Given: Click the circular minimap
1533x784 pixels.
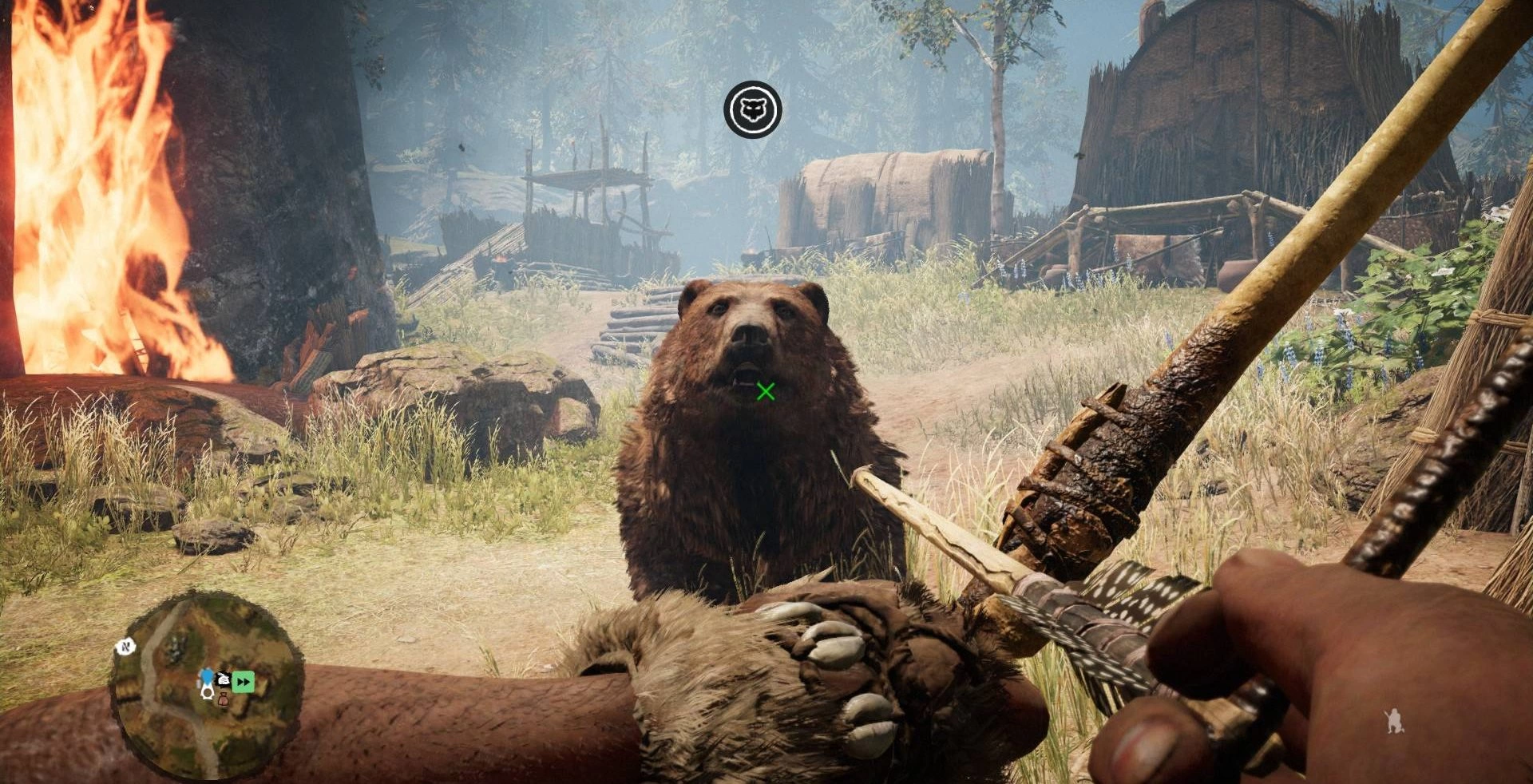Looking at the screenshot, I should click(207, 685).
